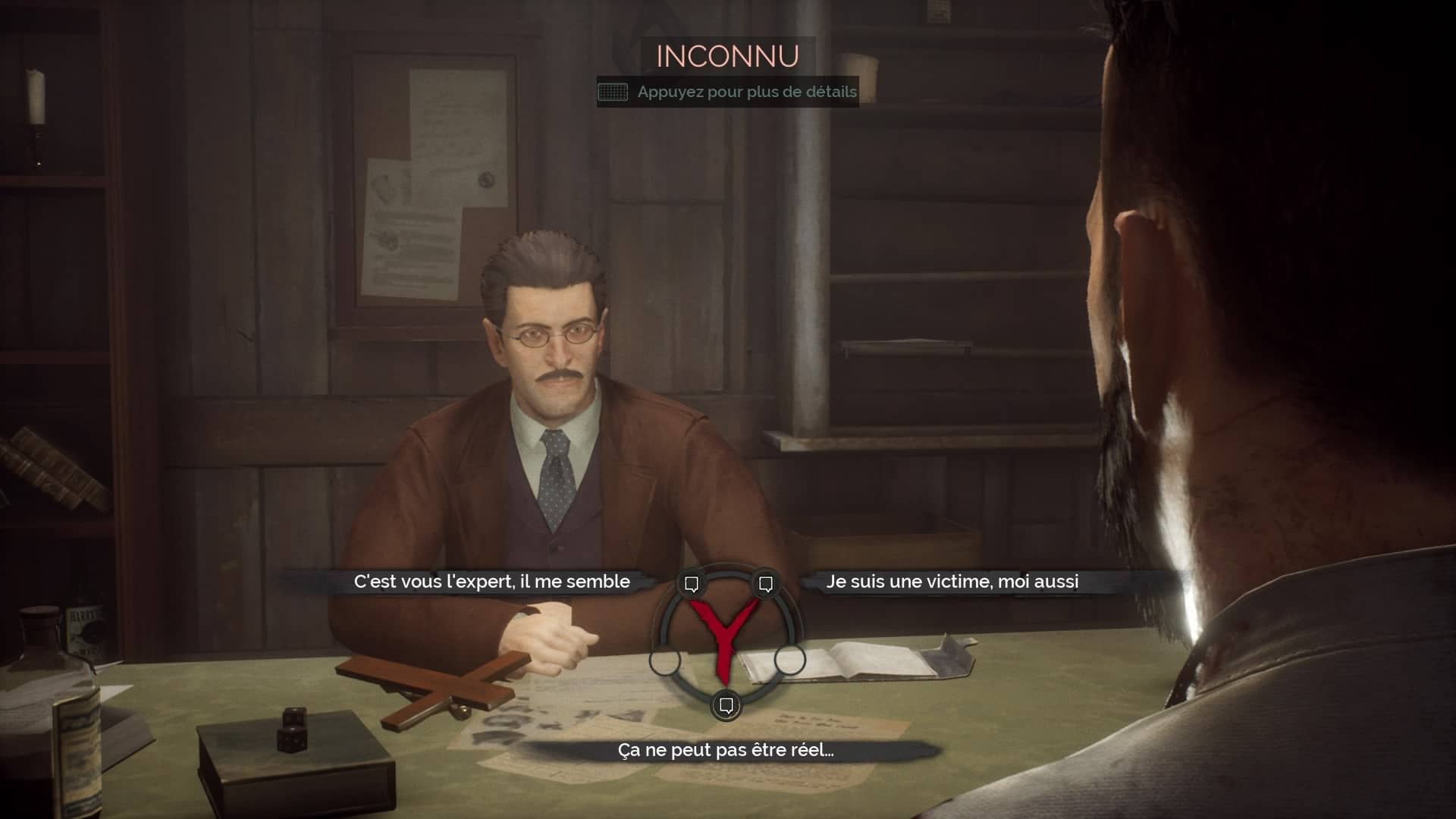Pick the "Ça ne peut pas être réel..." option
Screen dimensions: 1456x819
(726, 751)
